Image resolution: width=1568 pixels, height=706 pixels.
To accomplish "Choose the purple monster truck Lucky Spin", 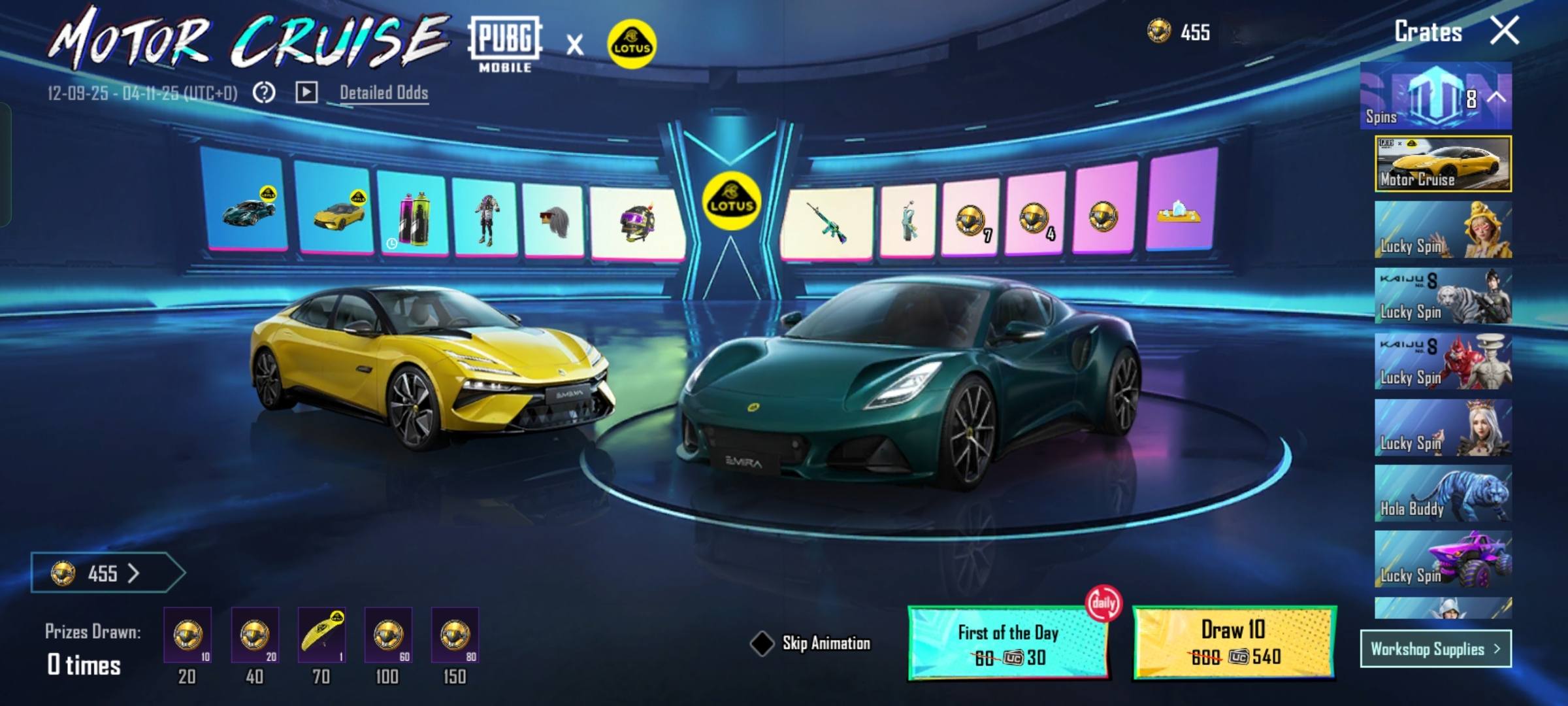I will click(x=1443, y=559).
